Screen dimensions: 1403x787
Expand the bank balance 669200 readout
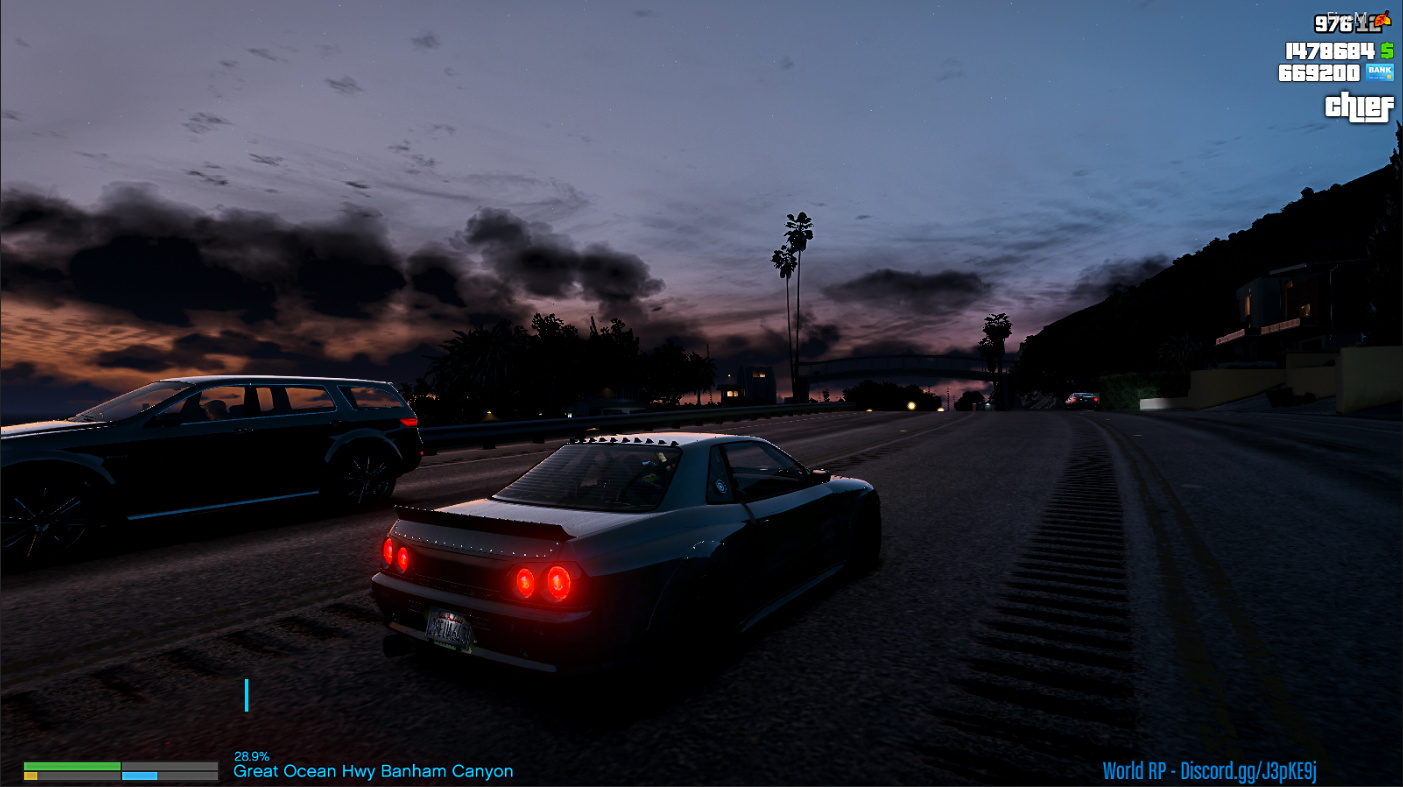(x=1318, y=72)
